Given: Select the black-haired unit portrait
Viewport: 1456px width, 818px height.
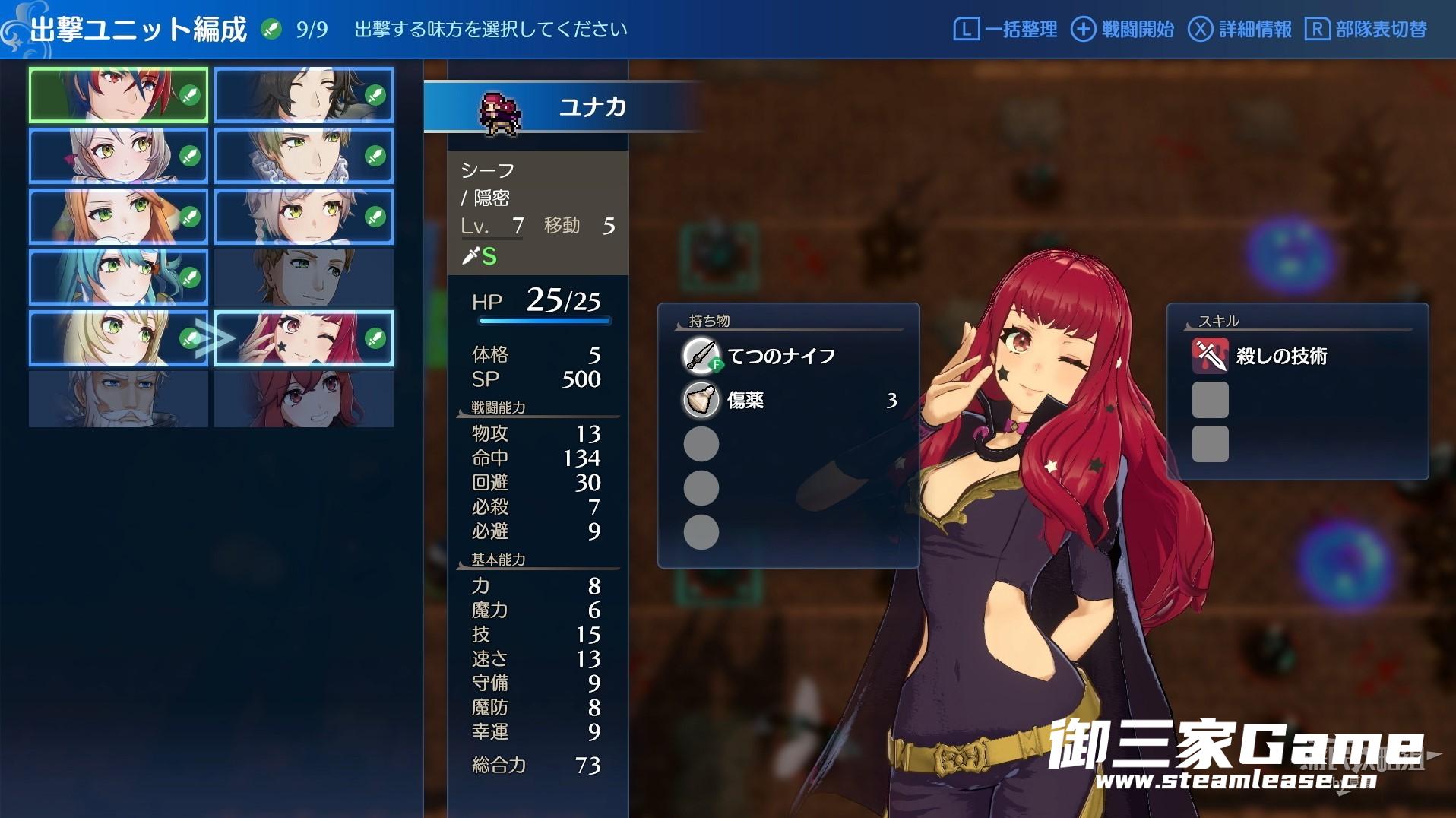Looking at the screenshot, I should click(303, 95).
